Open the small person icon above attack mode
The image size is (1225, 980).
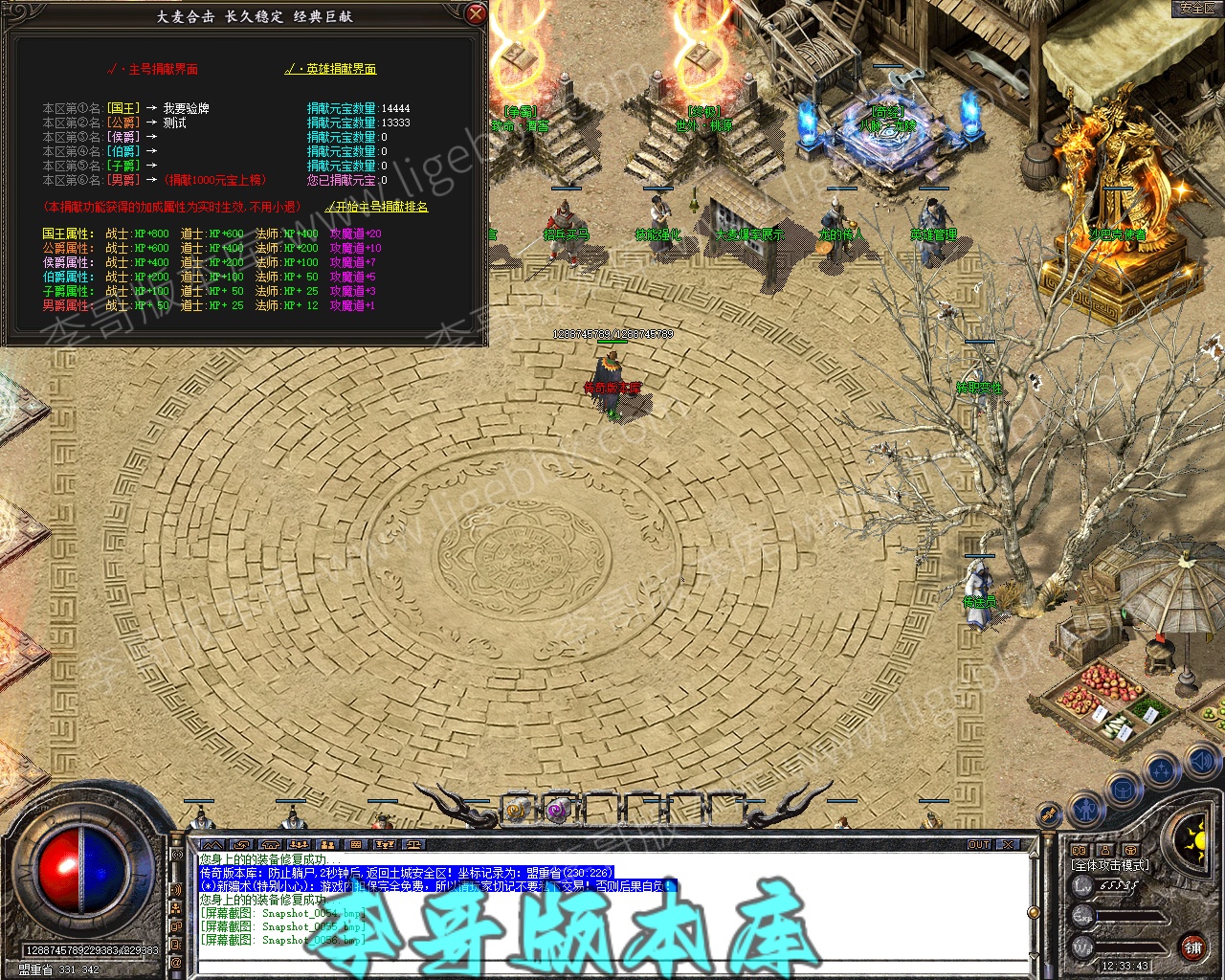[1104, 849]
